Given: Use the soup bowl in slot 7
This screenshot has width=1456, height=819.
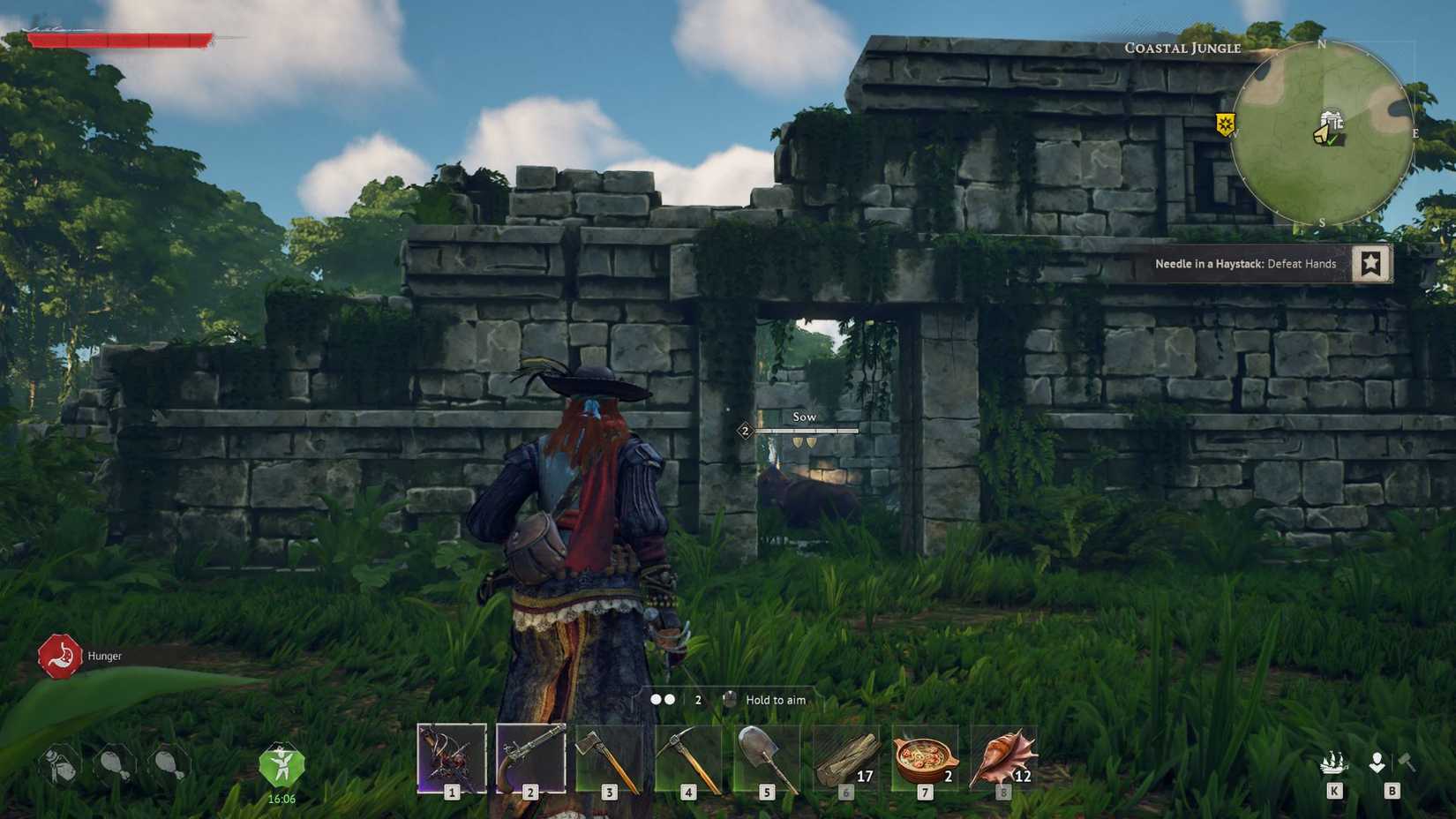Looking at the screenshot, I should [x=923, y=761].
